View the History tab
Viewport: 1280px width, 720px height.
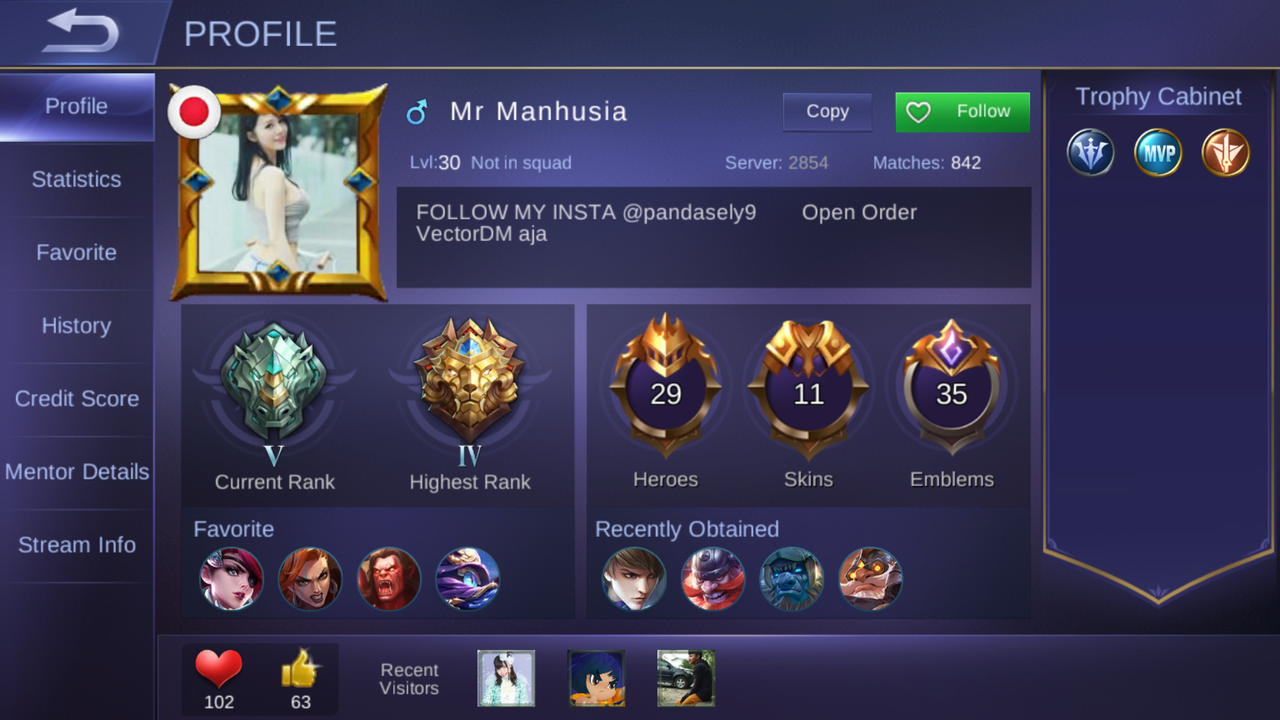(77, 326)
